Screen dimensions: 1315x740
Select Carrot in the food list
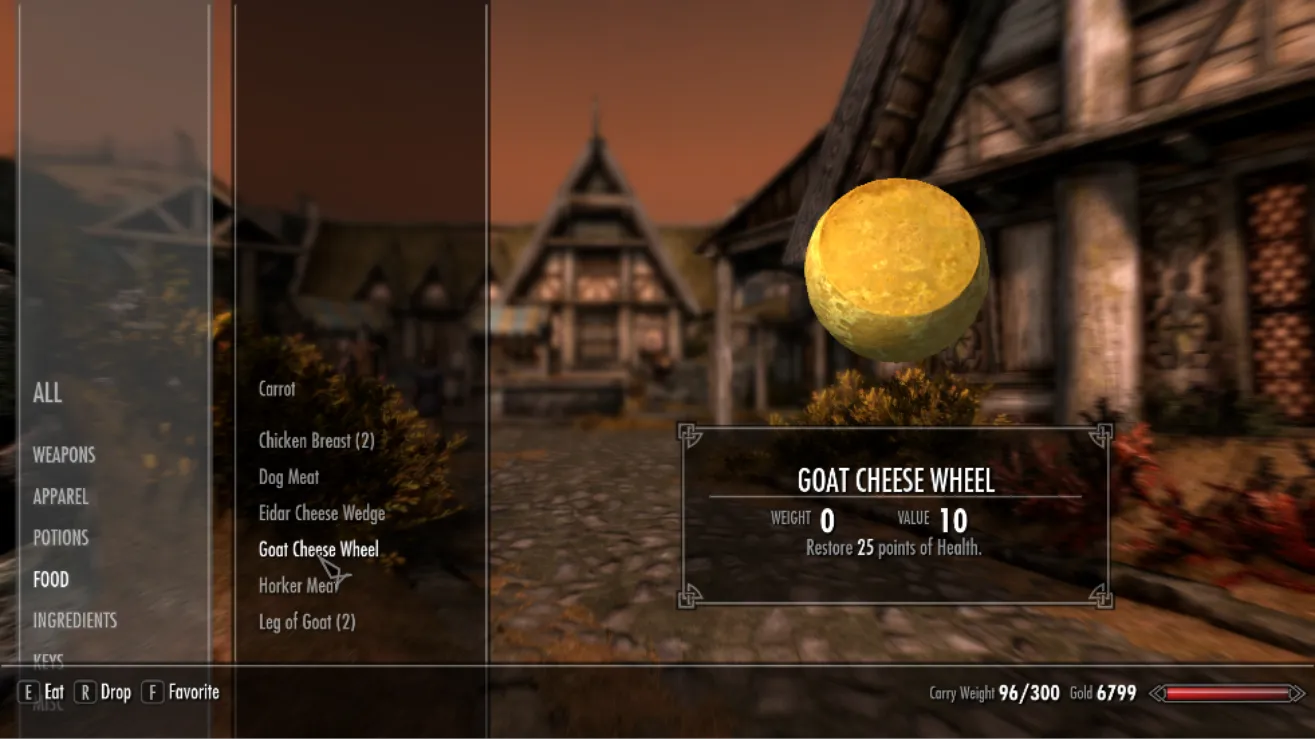[277, 389]
